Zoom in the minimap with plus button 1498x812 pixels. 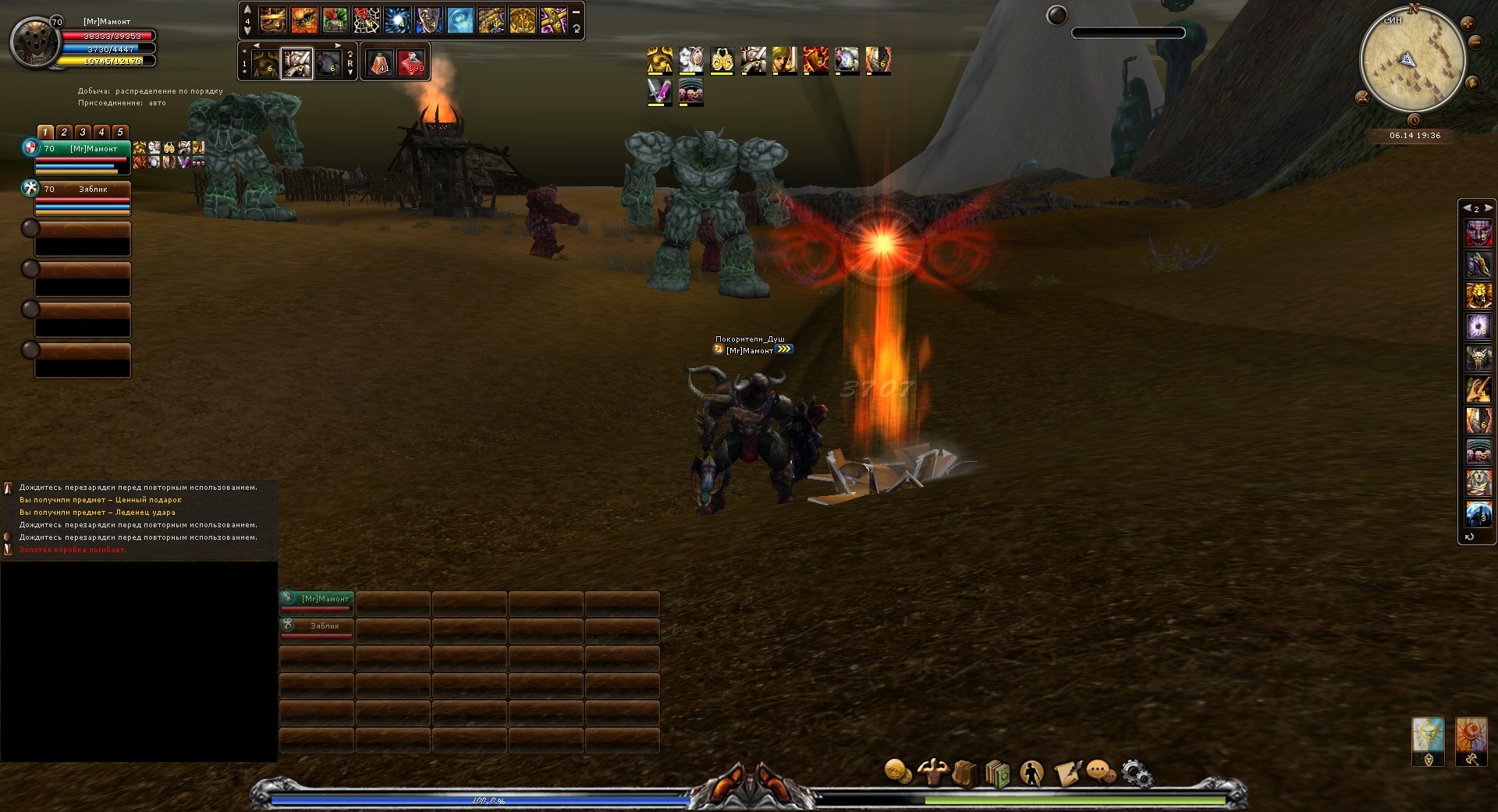pos(1468,23)
